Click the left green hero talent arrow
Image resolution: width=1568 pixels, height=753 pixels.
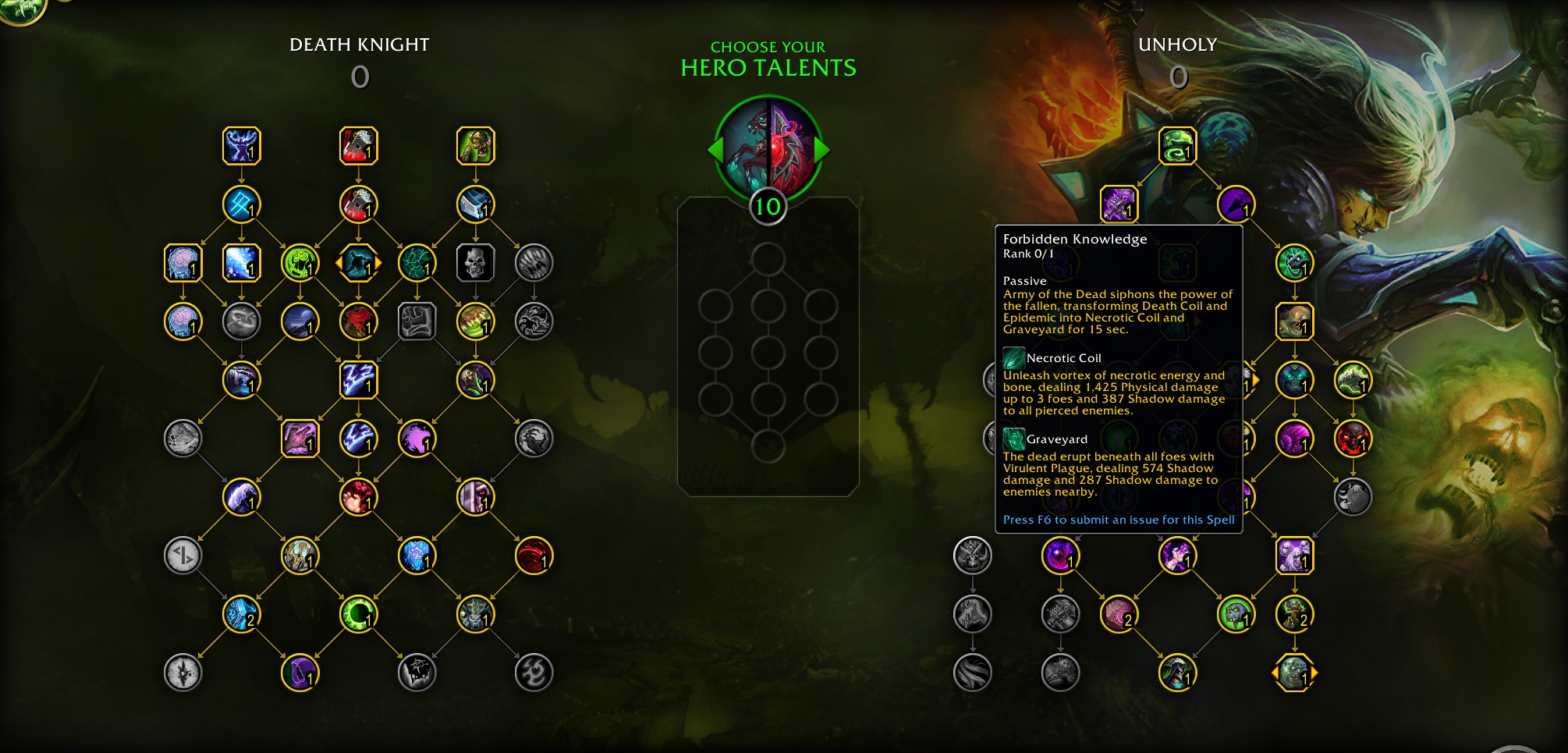pos(715,149)
